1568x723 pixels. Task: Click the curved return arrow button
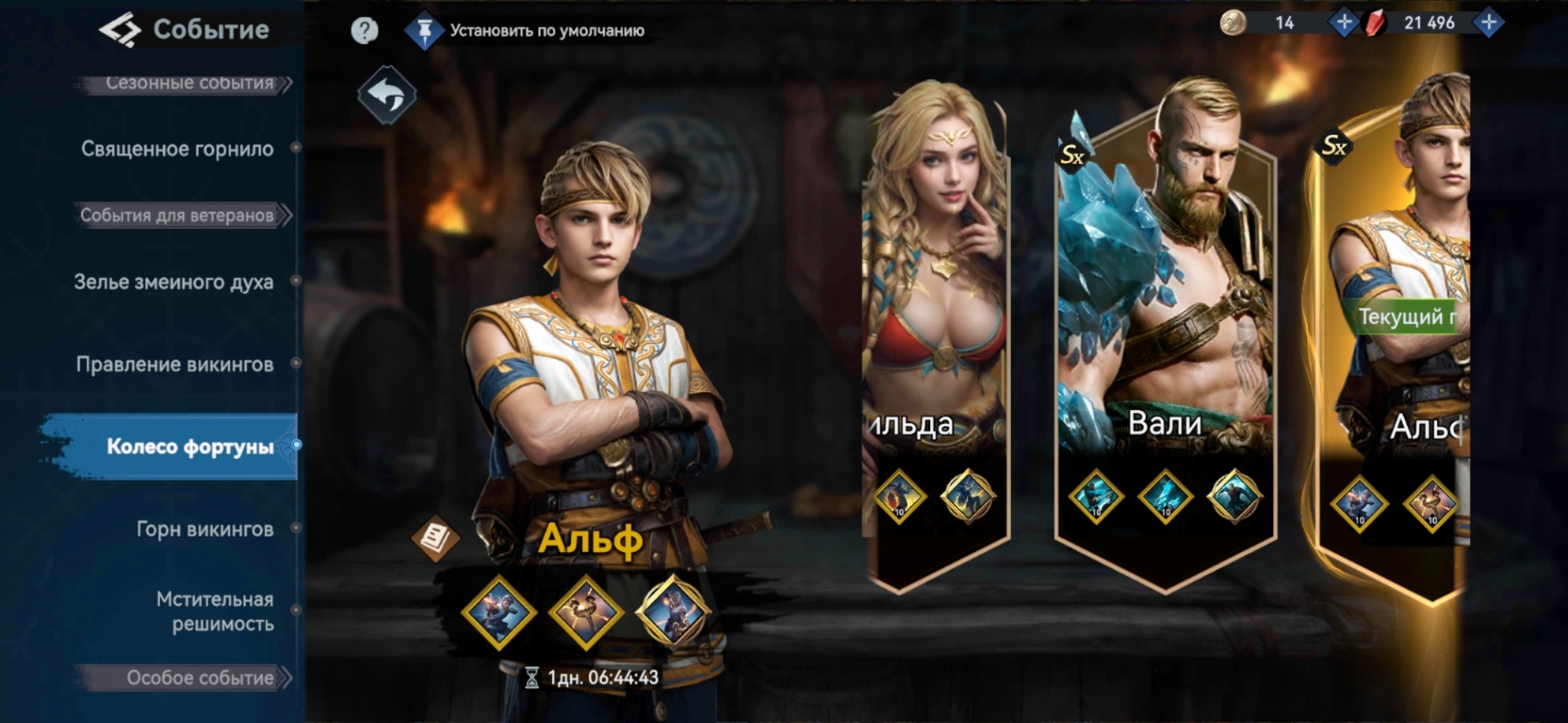click(x=387, y=95)
